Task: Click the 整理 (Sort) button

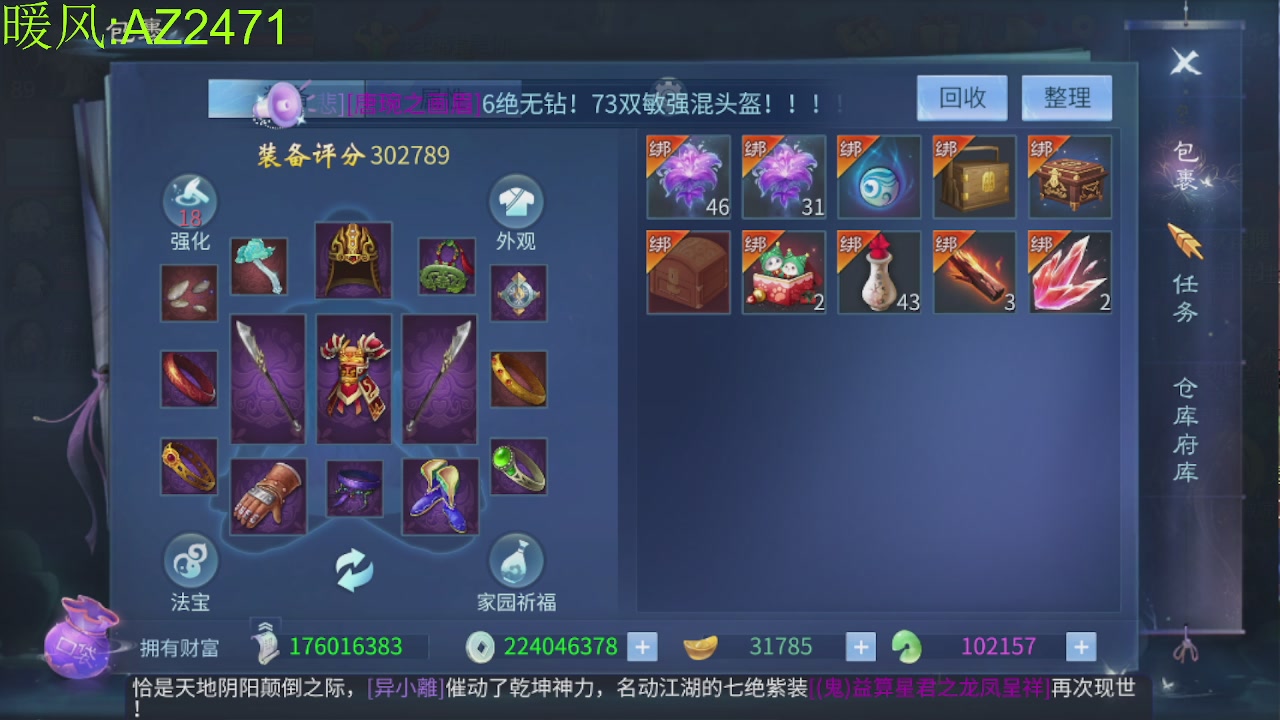Action: (1066, 98)
